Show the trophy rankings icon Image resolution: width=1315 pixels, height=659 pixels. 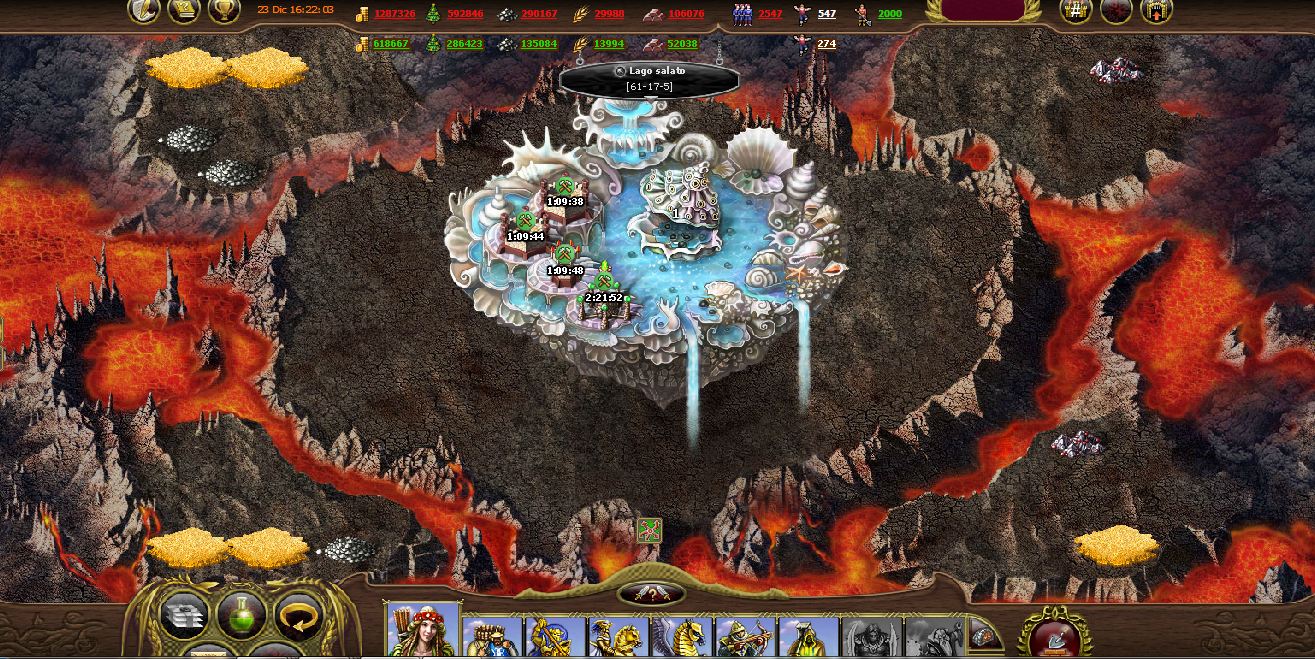pos(223,11)
